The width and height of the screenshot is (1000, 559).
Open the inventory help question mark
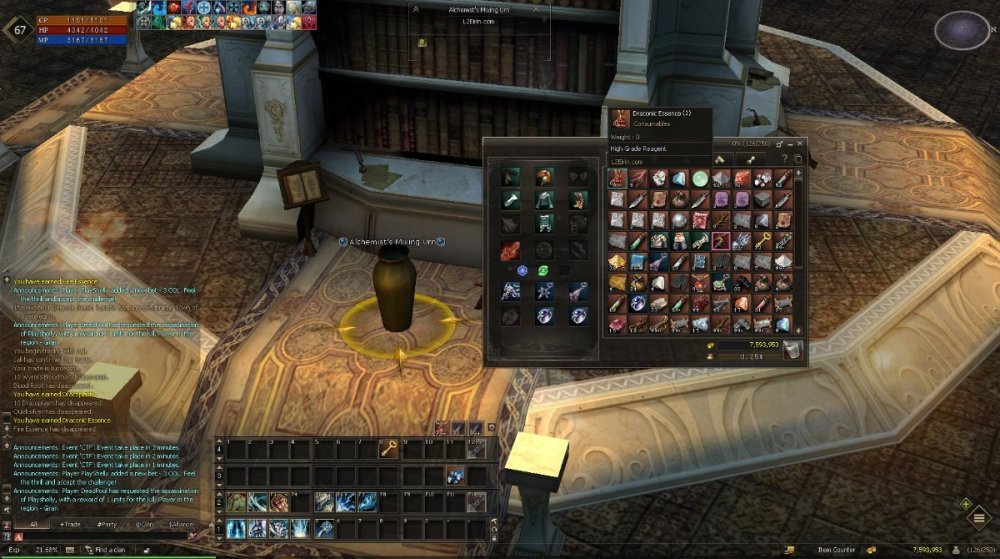(786, 158)
